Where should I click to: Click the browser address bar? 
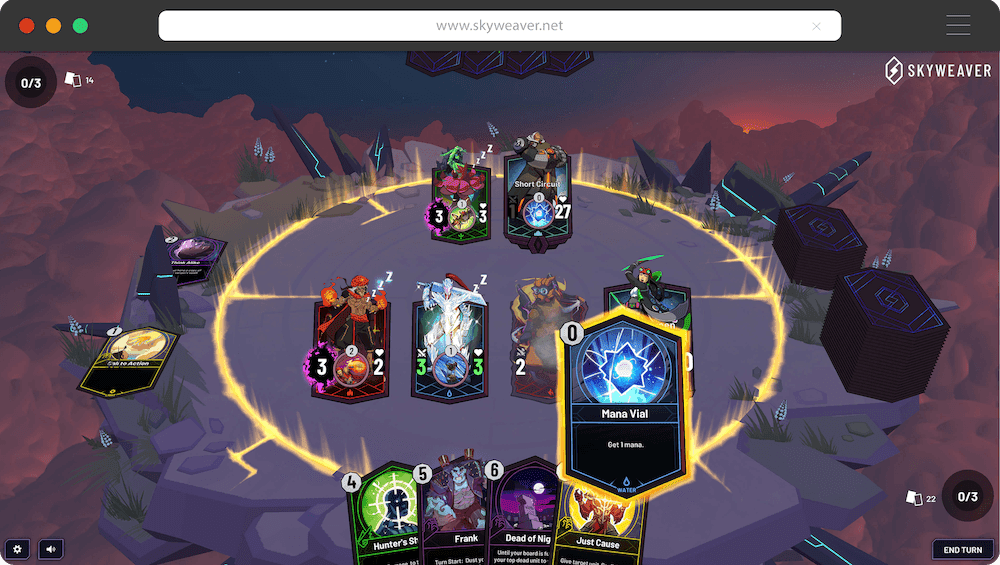pyautogui.click(x=499, y=26)
